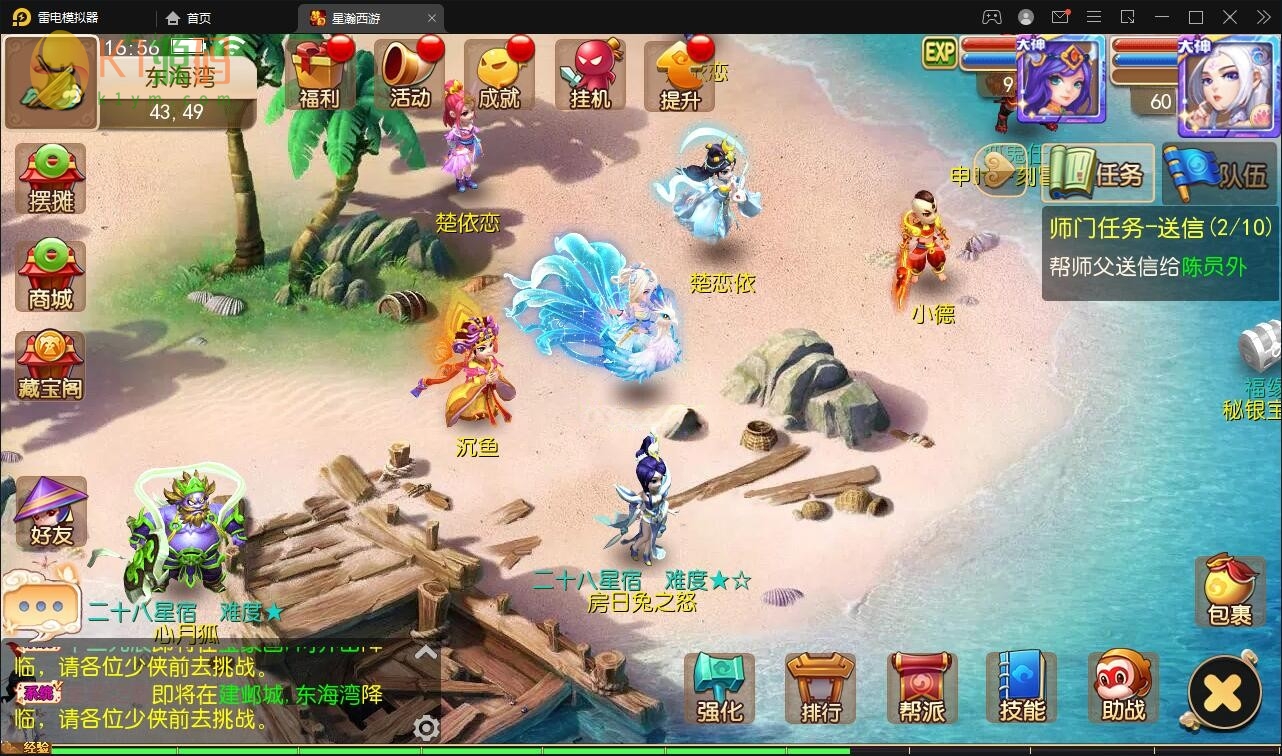The height and width of the screenshot is (756, 1282).
Task: Switch to the 任务 (Quest) tab
Action: coord(1097,172)
